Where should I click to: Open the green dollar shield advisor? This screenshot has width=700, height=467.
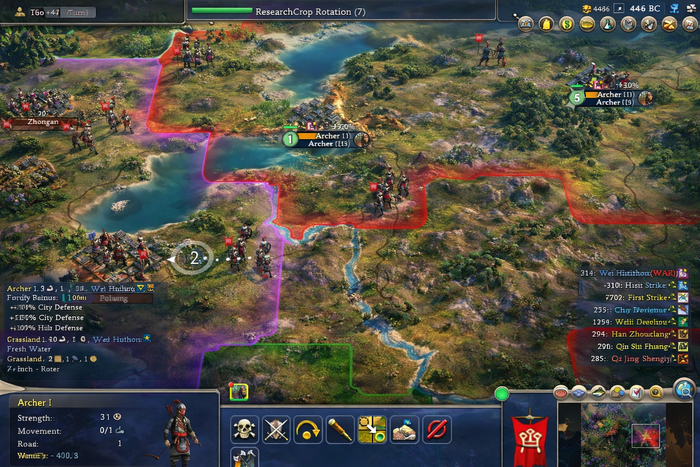[x=567, y=23]
